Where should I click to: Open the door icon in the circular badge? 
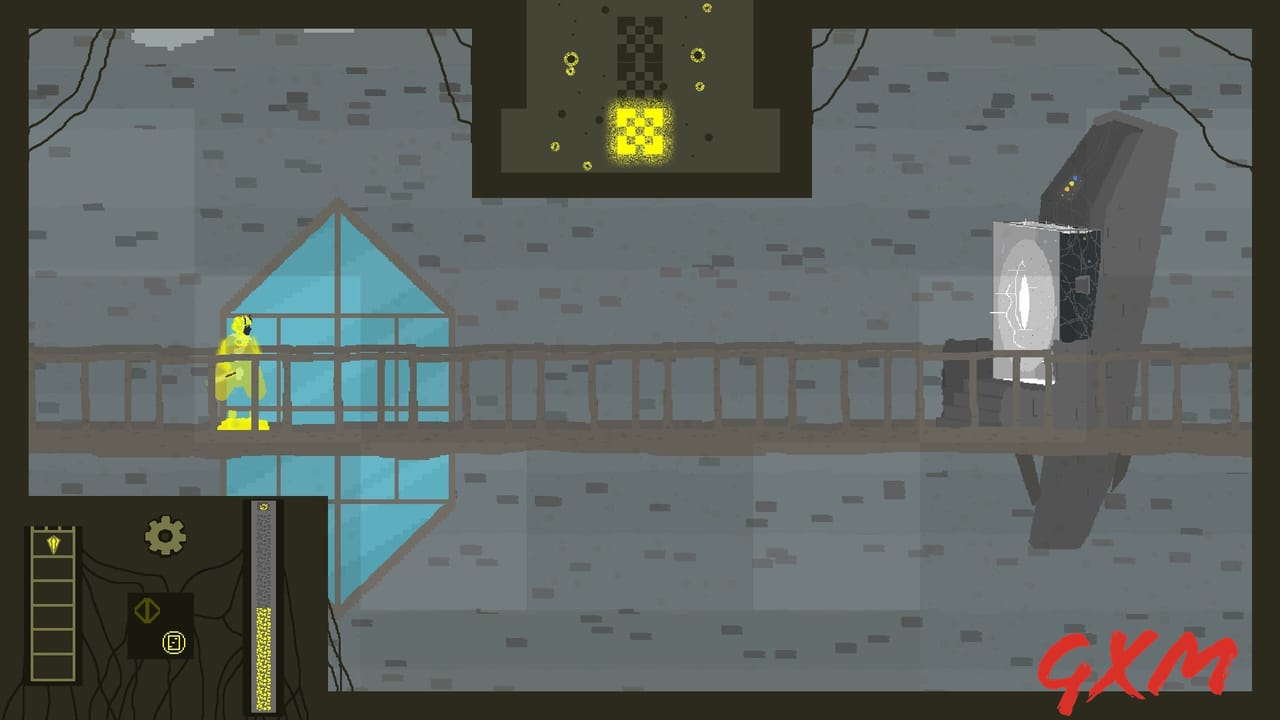[175, 643]
